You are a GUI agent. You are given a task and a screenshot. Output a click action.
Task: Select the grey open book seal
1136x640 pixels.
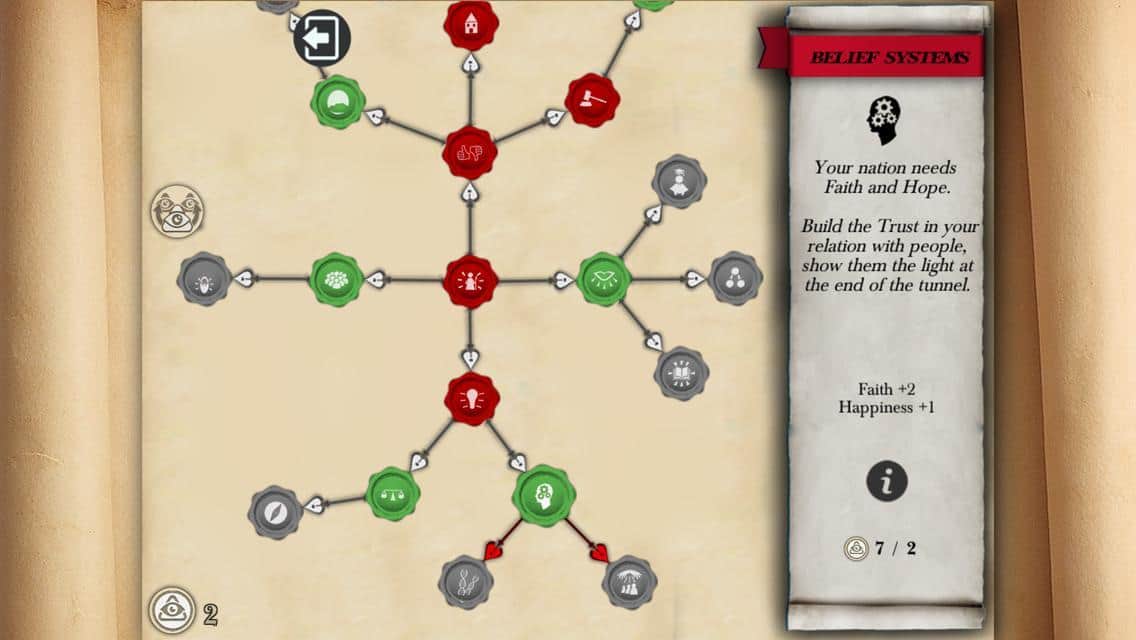(682, 374)
